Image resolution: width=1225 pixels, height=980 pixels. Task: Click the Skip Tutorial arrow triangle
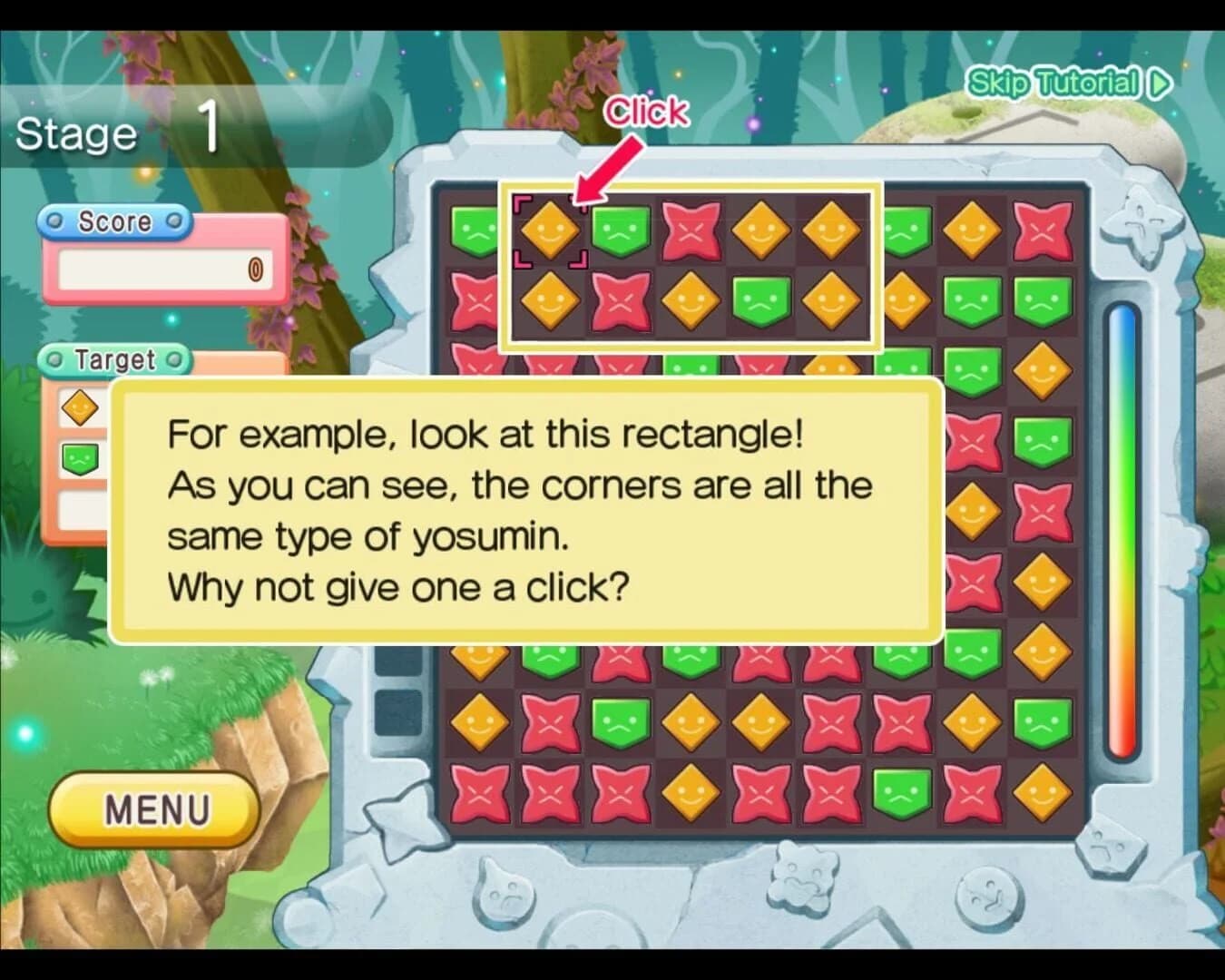pos(1156,84)
